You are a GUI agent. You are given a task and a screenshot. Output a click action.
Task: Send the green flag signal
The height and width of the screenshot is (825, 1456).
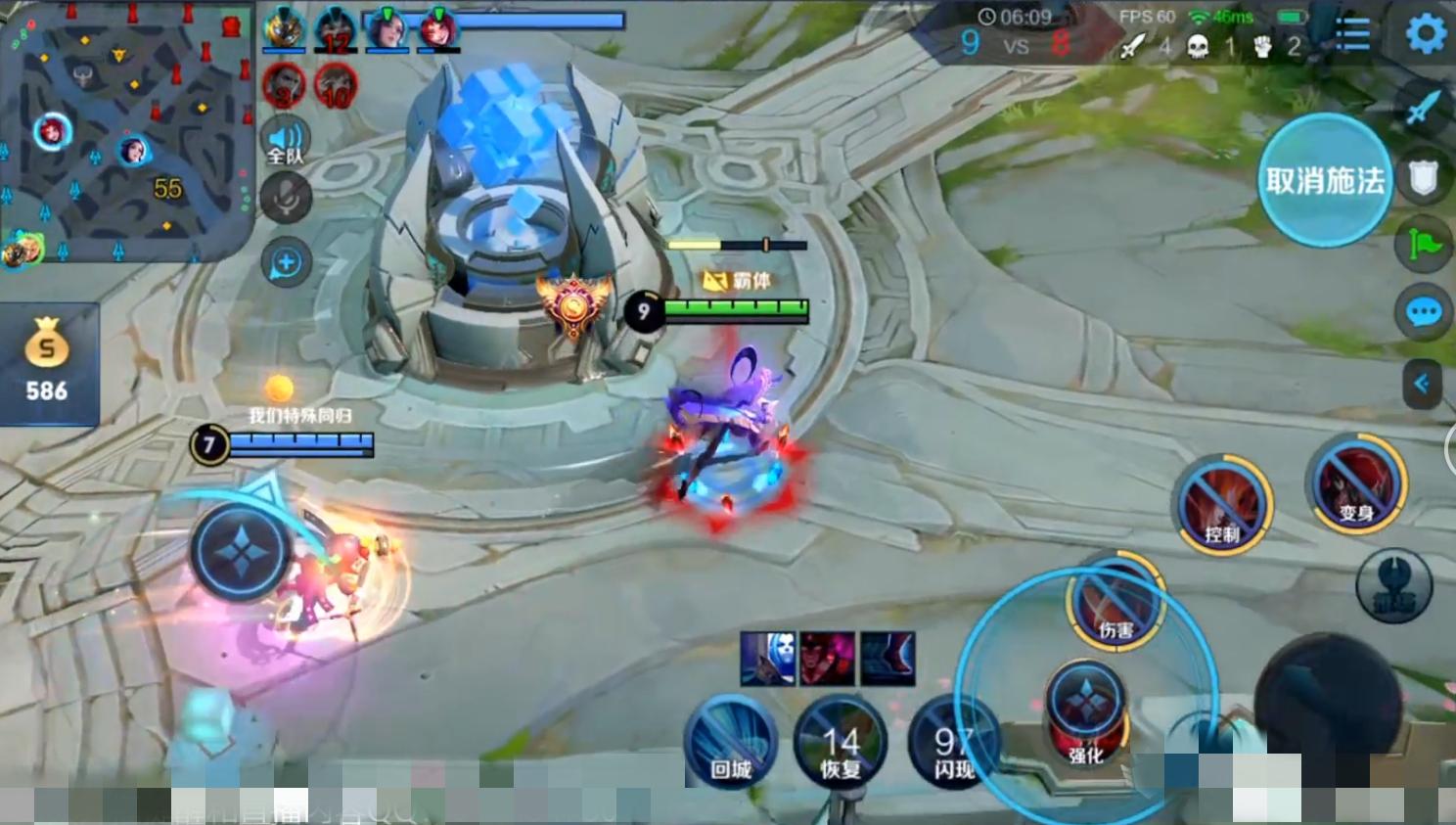[x=1424, y=244]
